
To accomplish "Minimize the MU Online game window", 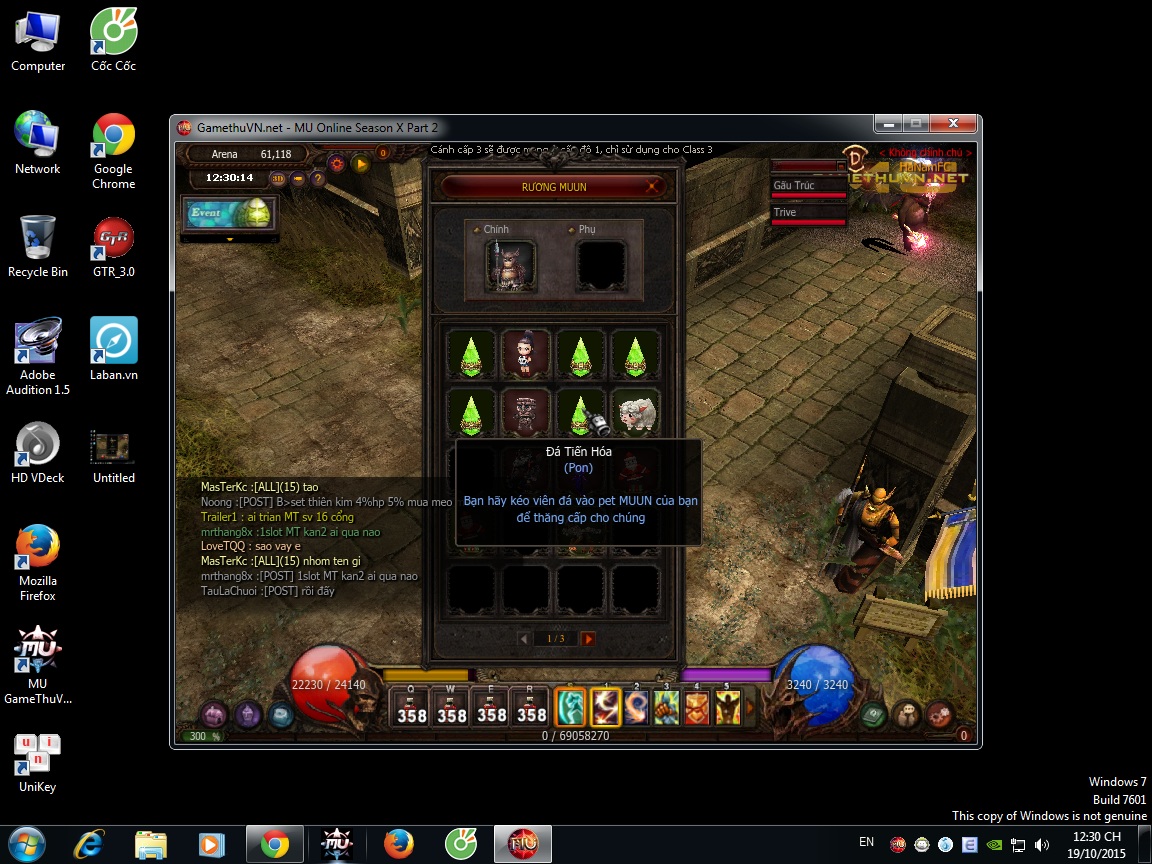I will pyautogui.click(x=888, y=124).
